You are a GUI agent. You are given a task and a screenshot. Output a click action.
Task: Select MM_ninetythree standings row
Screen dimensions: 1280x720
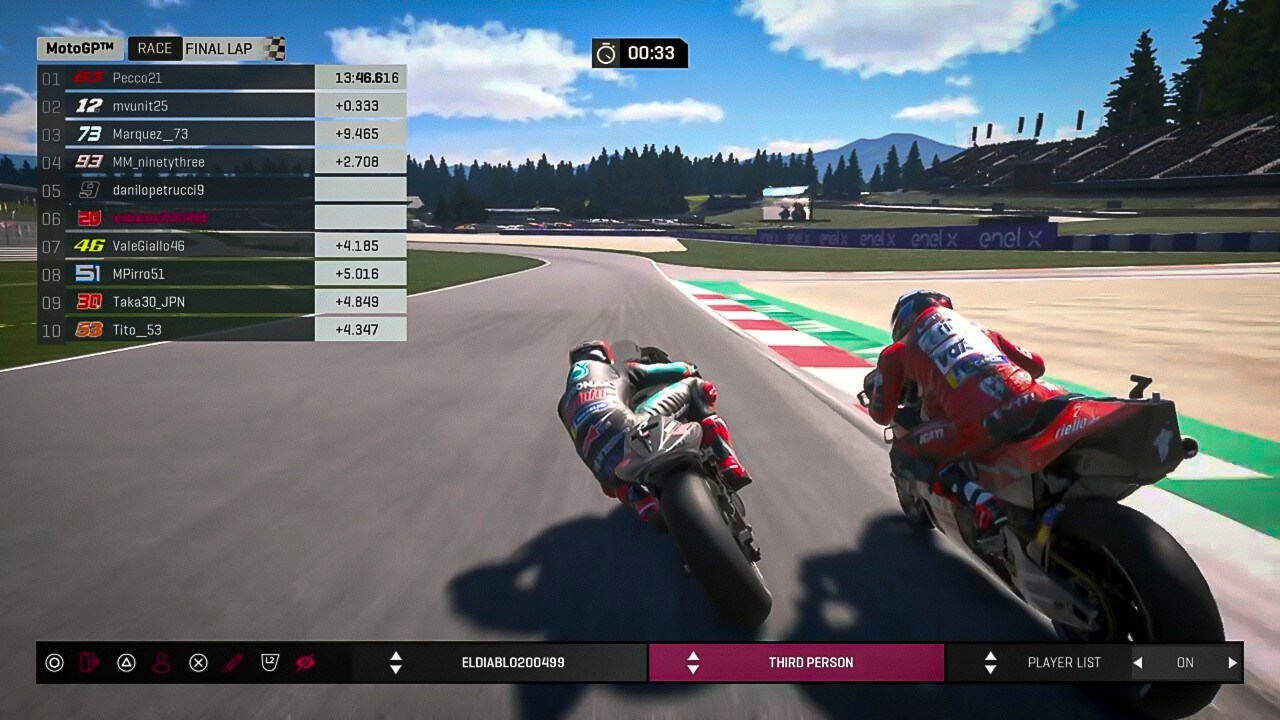158,162
